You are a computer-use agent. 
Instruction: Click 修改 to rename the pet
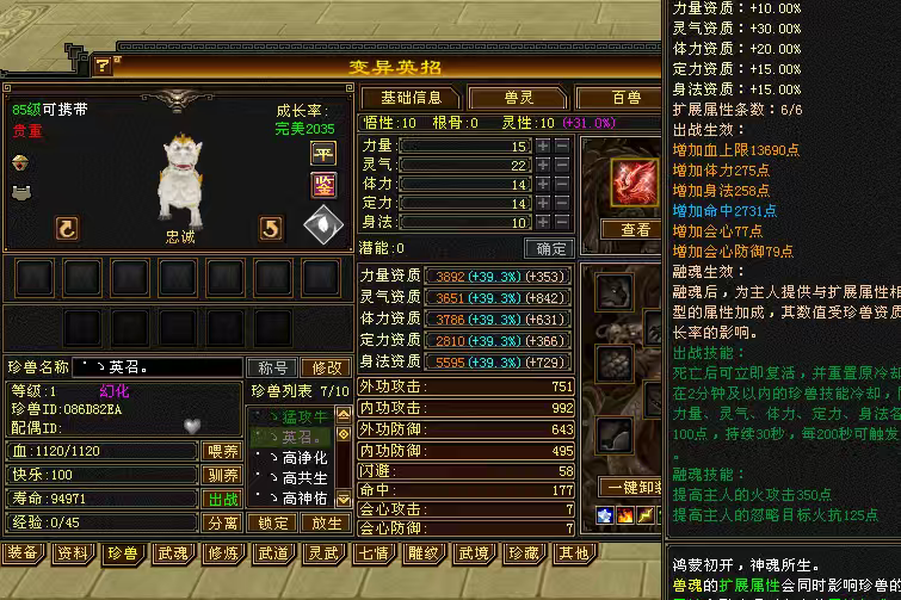325,368
